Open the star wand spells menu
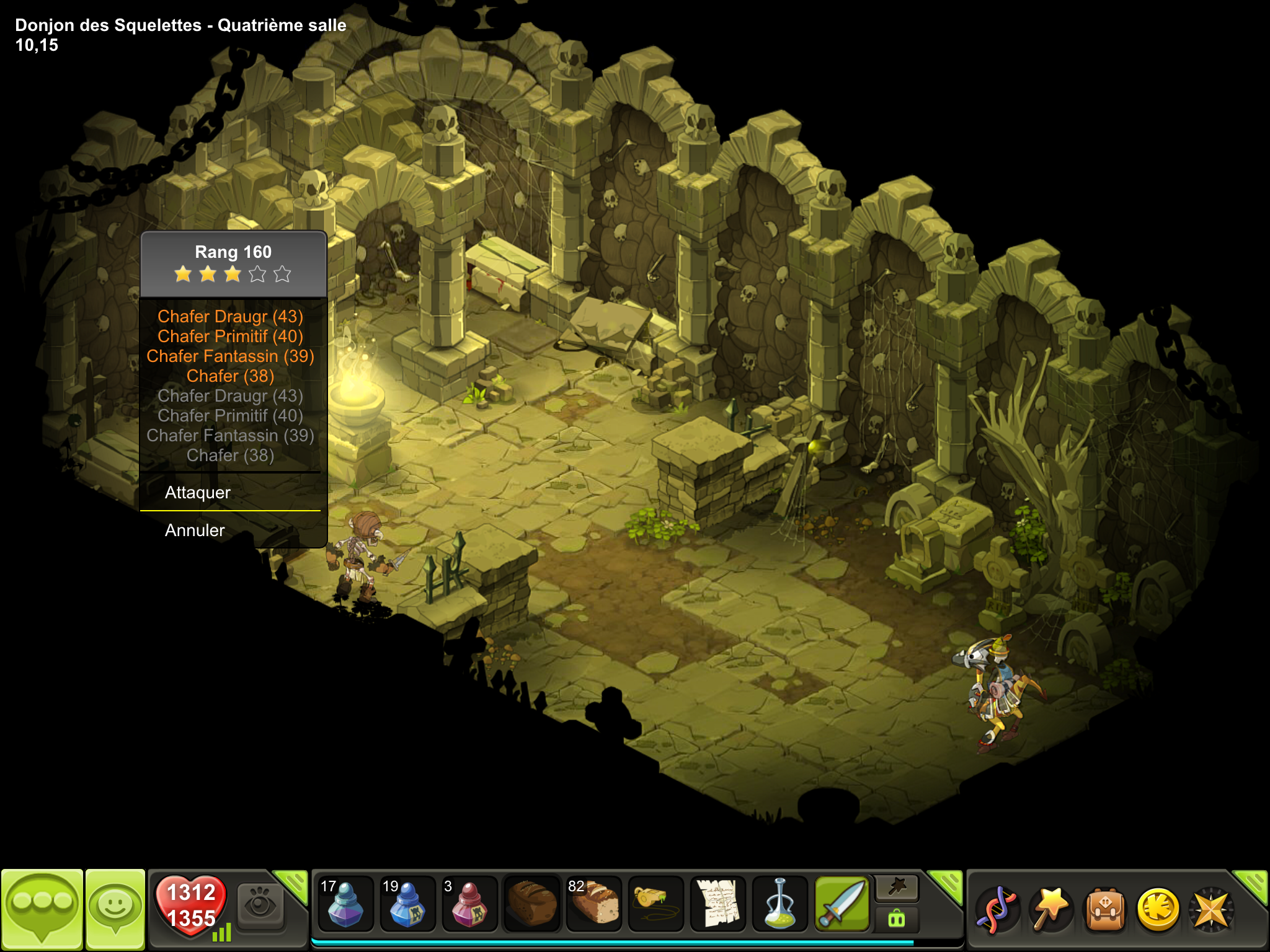This screenshot has width=1270, height=952. [1050, 909]
